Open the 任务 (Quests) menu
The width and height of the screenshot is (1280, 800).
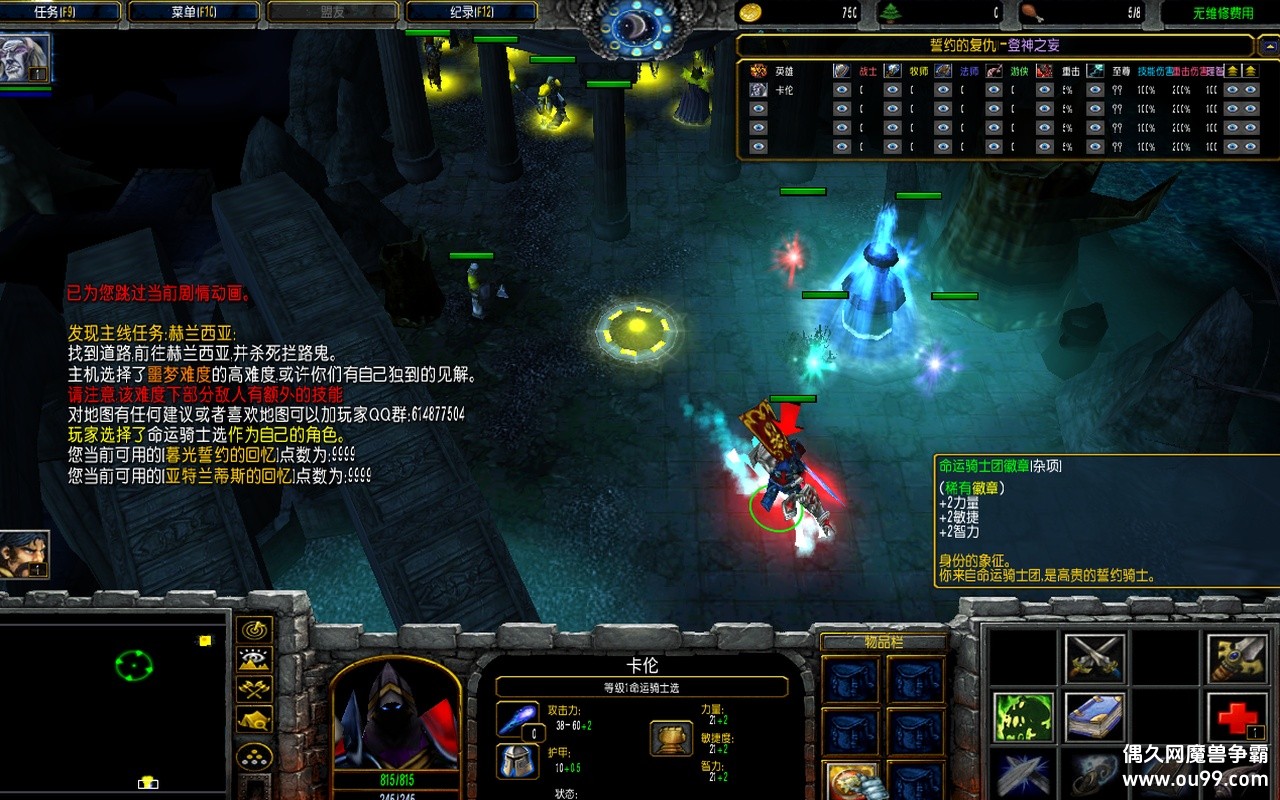tap(61, 12)
